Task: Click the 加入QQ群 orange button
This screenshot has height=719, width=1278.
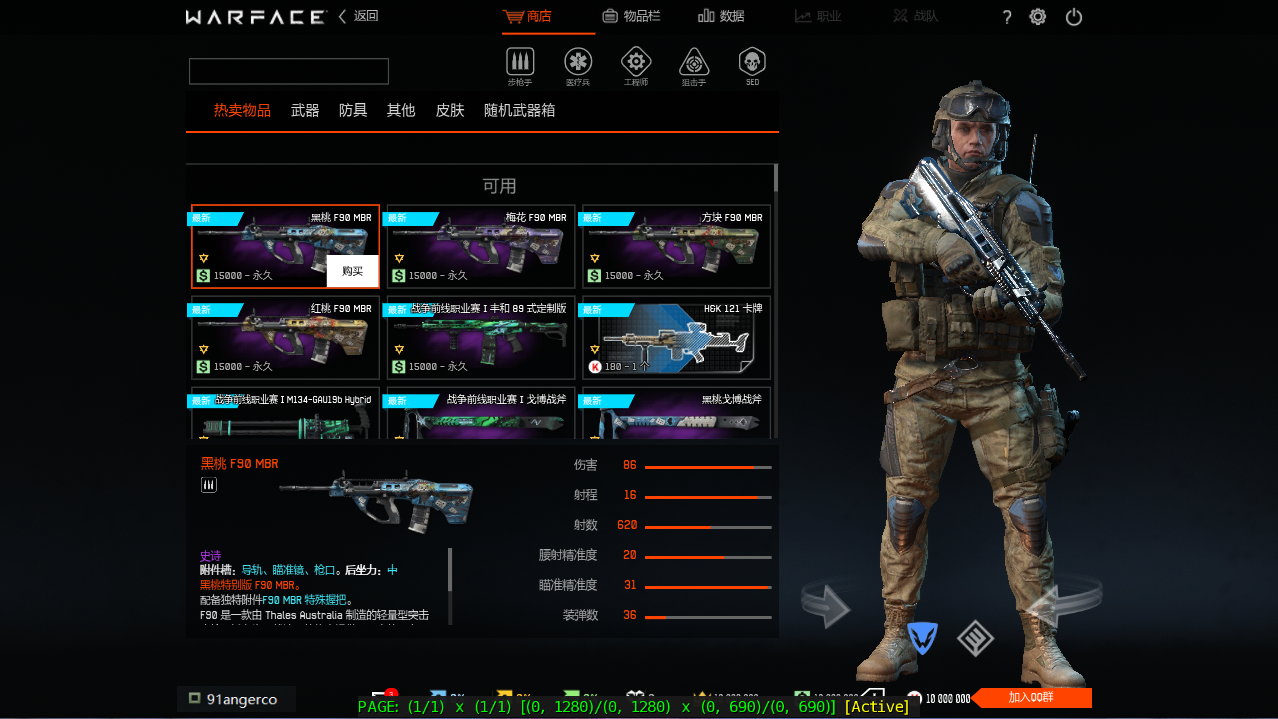Action: point(1034,698)
